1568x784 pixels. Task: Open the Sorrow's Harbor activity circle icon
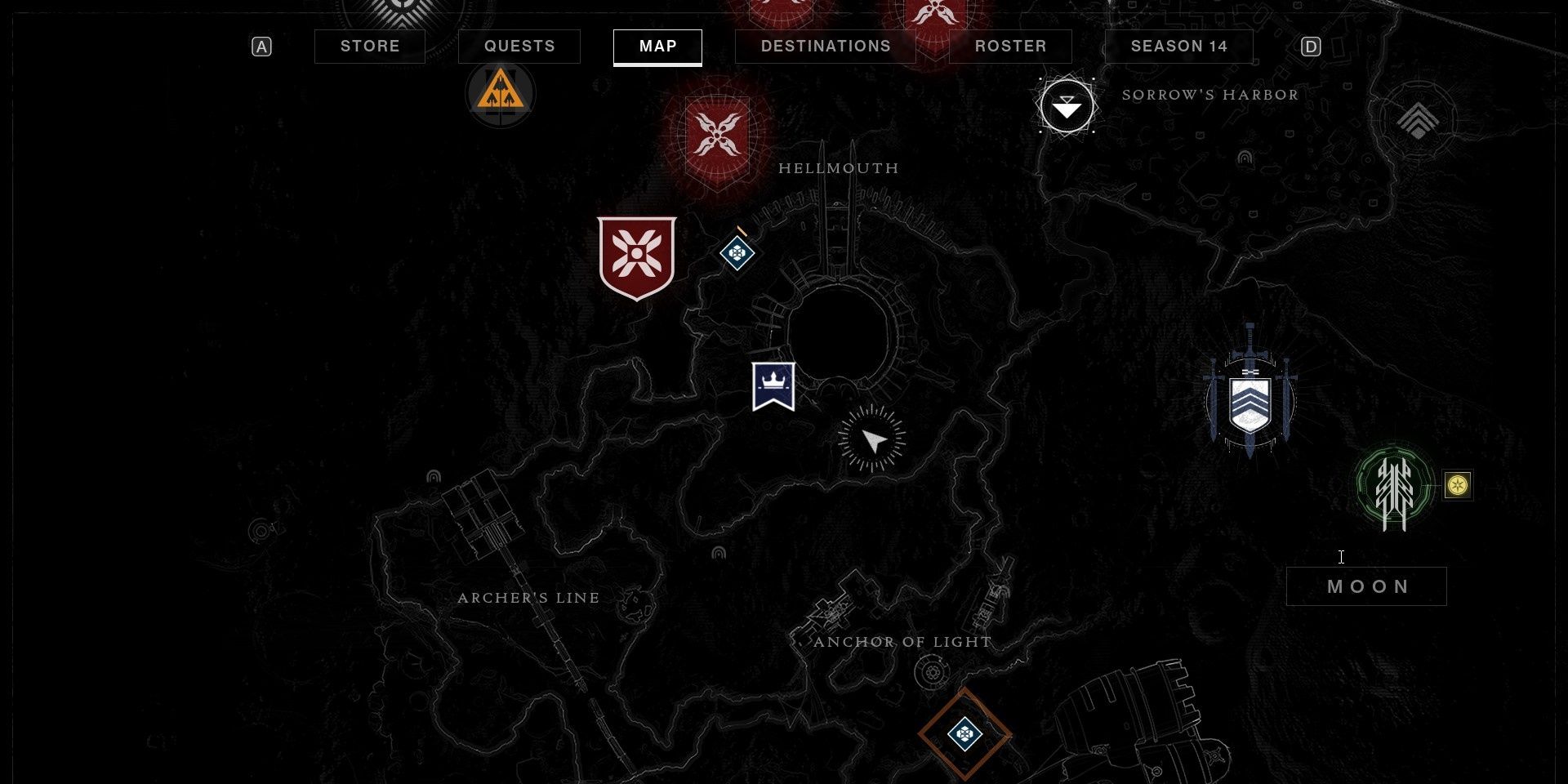coord(1067,105)
